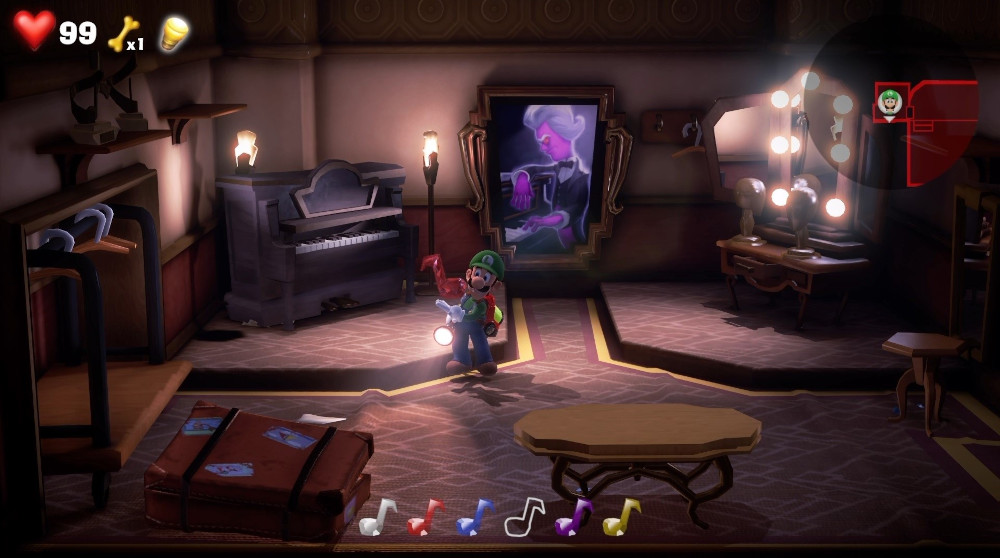Pick the blue music note
The width and height of the screenshot is (1000, 558).
475,517
